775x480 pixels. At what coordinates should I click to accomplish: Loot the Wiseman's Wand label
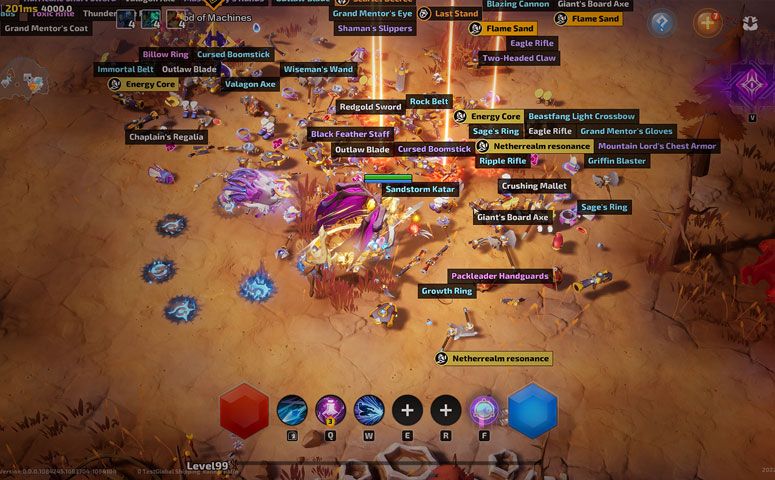tap(318, 70)
